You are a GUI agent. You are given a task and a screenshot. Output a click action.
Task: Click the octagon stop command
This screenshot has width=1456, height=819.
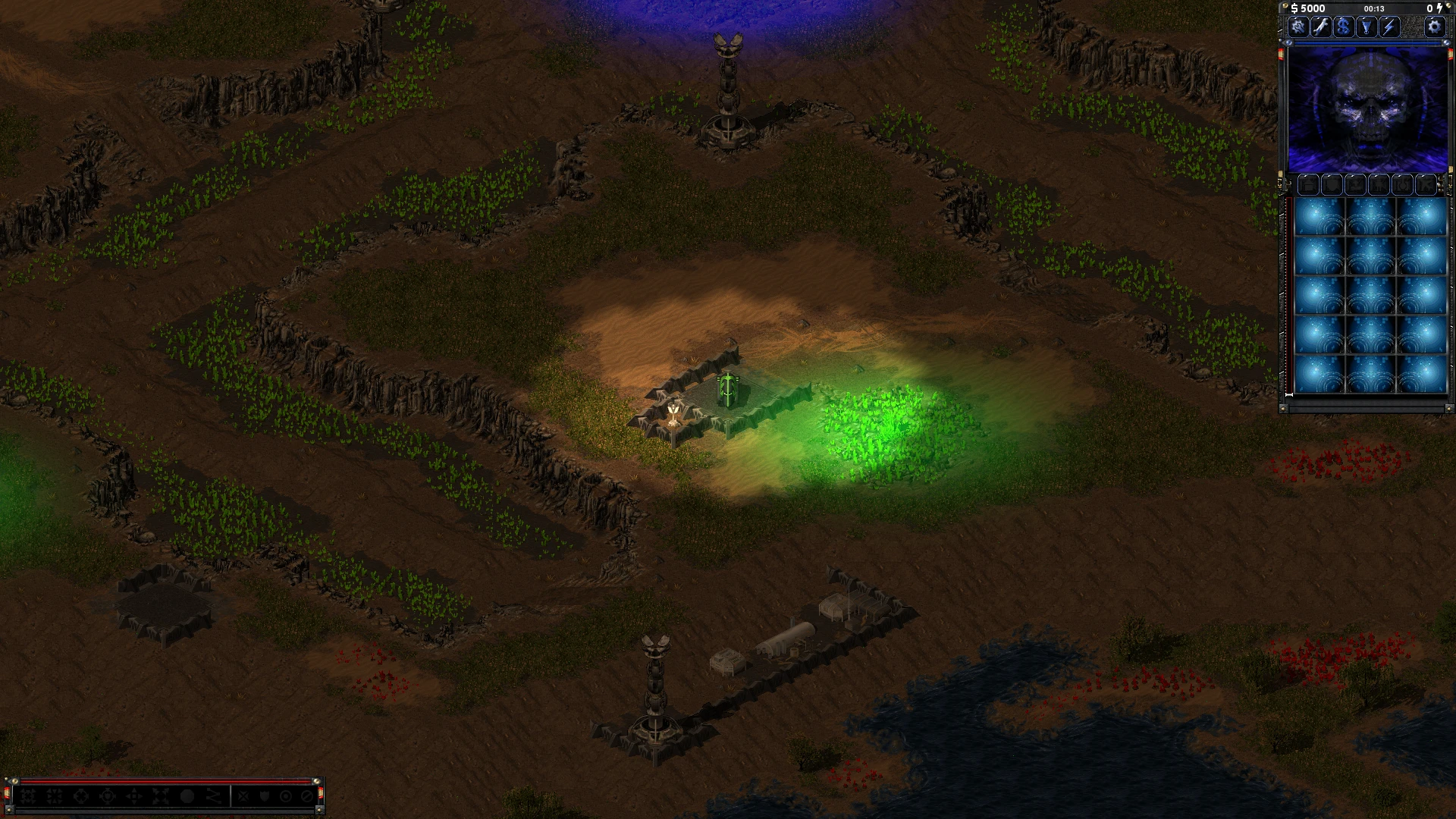pos(187,796)
